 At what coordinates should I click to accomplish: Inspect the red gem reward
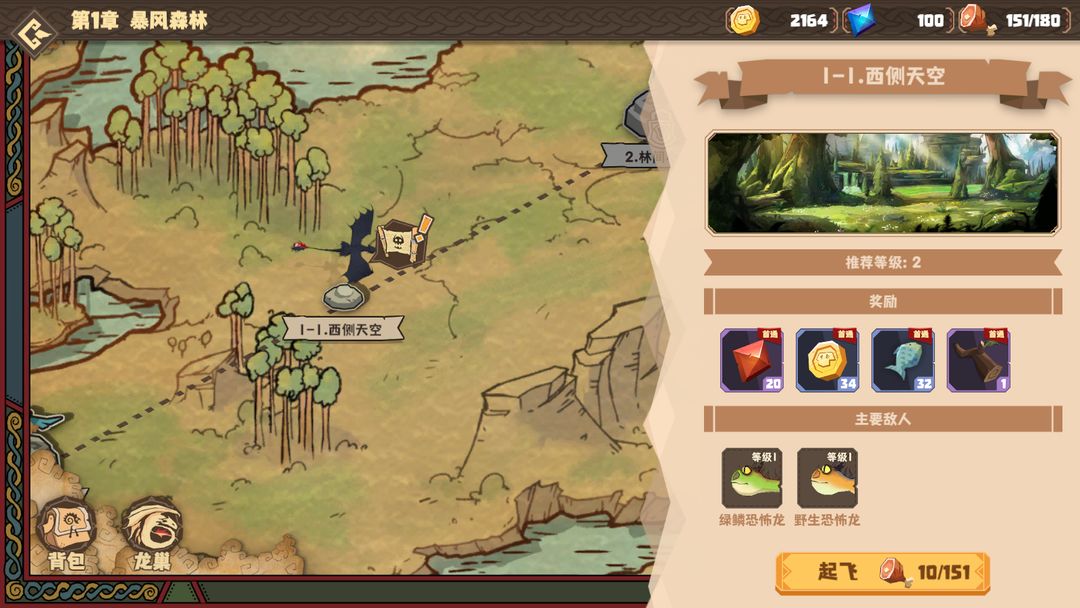(752, 360)
